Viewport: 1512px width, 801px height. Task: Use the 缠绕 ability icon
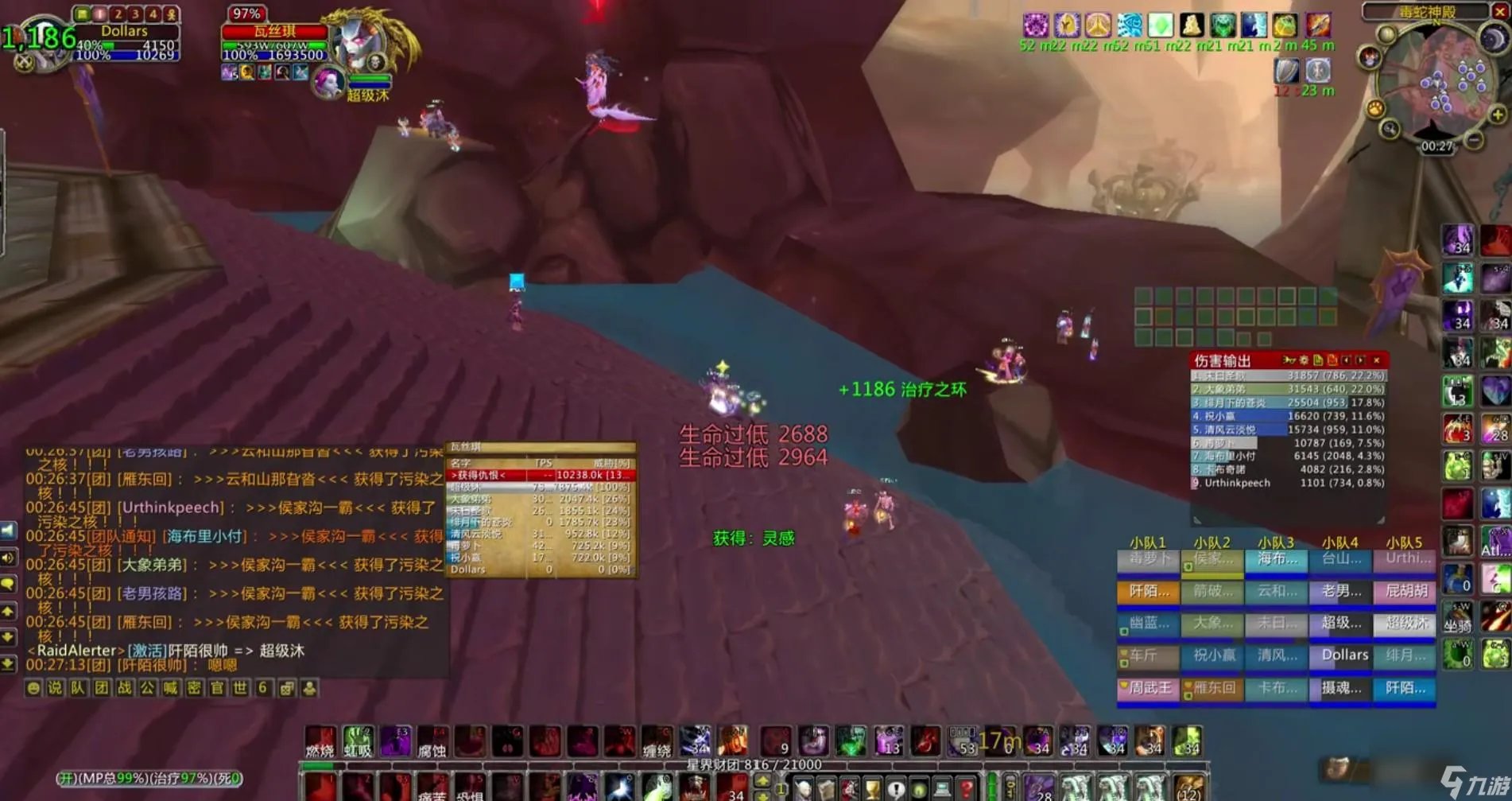[657, 741]
